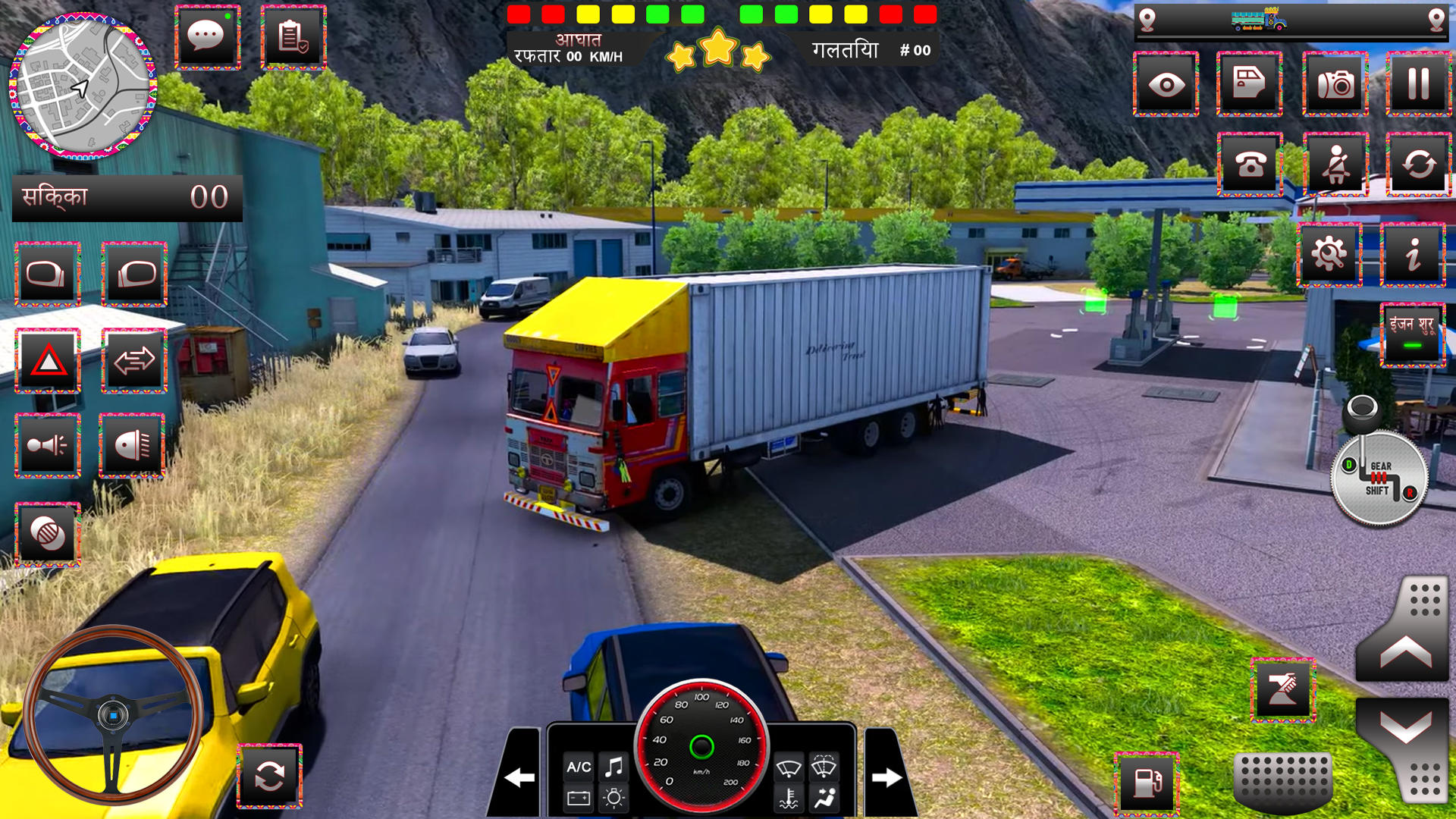This screenshot has width=1456, height=819.
Task: Turn on the A/C button
Action: point(581,767)
